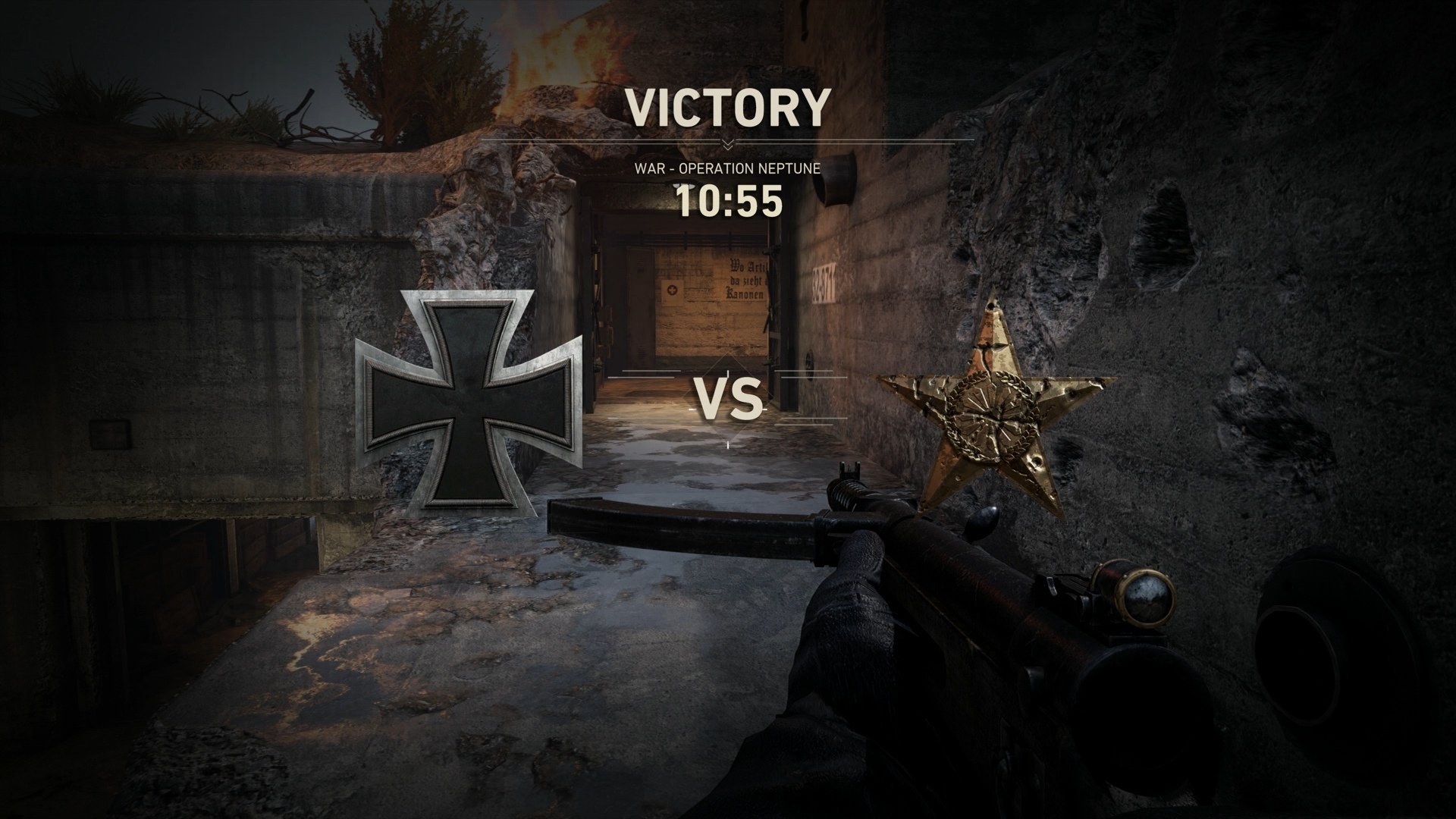
Task: Open the double-arrow disclosure below the title
Action: [x=728, y=143]
